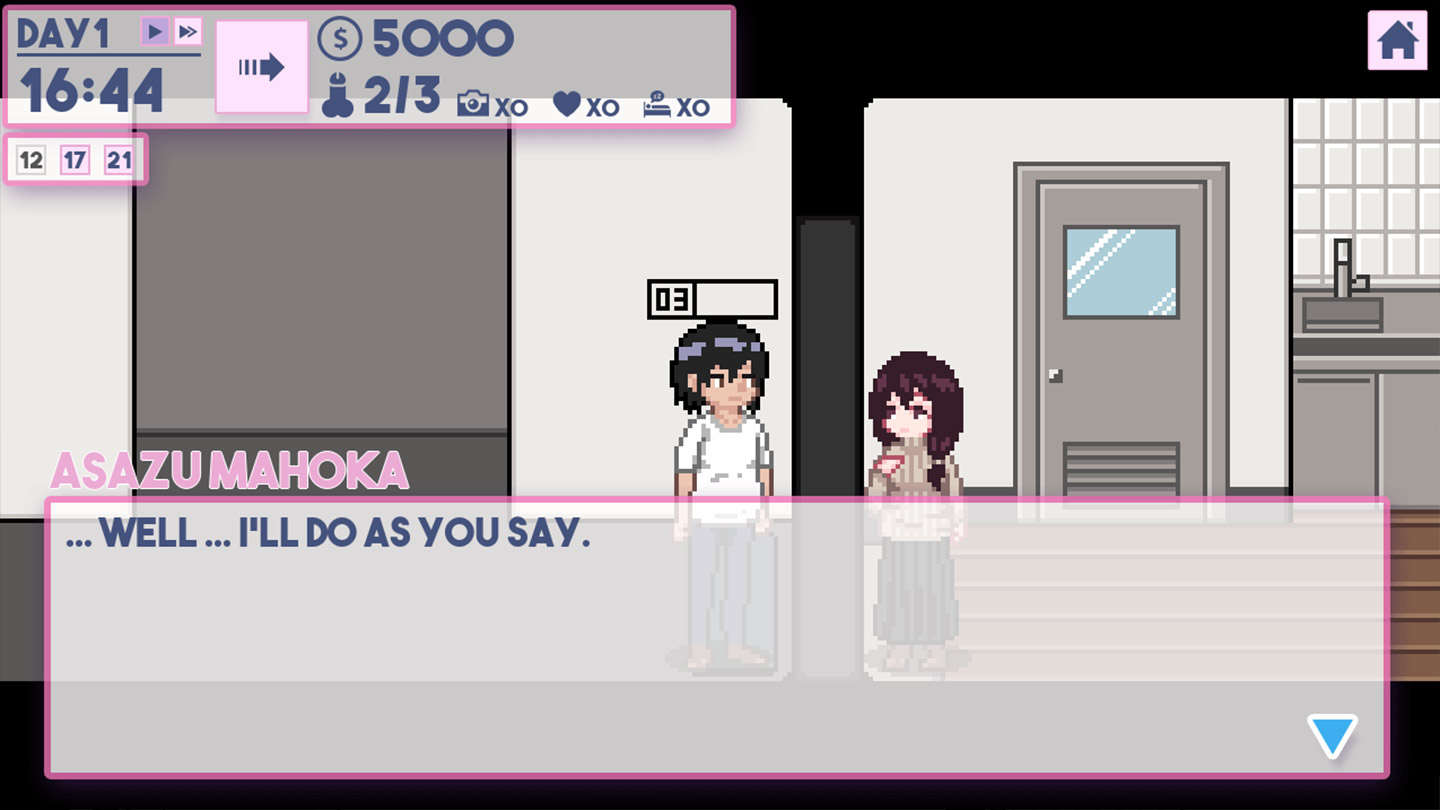Click the progress bar beside the 03 marker
This screenshot has height=810, width=1440.
pyautogui.click(x=735, y=298)
